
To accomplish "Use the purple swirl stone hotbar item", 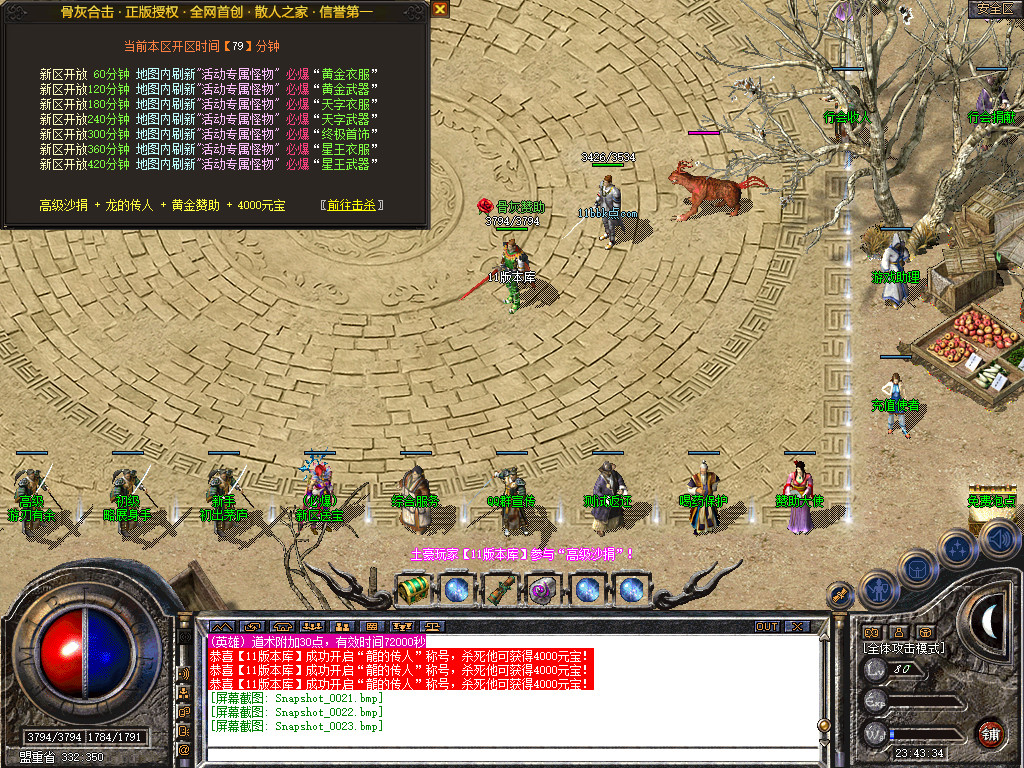I will tap(542, 589).
